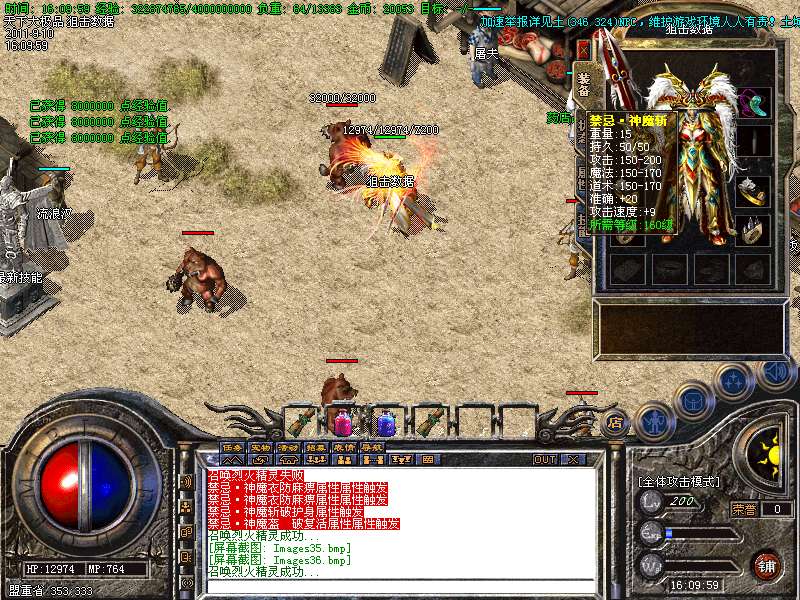Select the green-purple necklace equipment slot
800x600 pixels.
point(754,102)
